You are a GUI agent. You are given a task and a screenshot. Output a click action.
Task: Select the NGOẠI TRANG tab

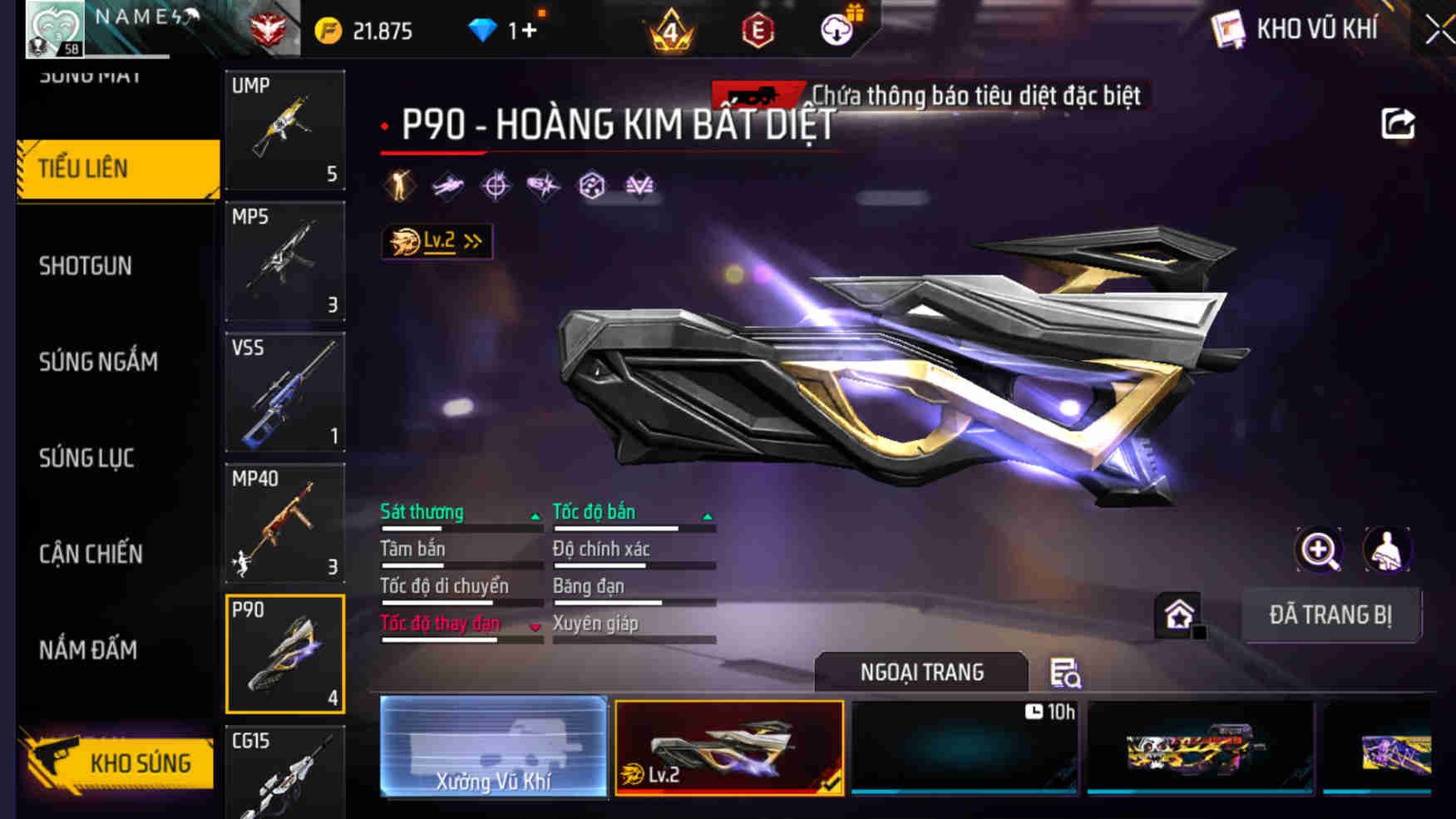pos(923,672)
